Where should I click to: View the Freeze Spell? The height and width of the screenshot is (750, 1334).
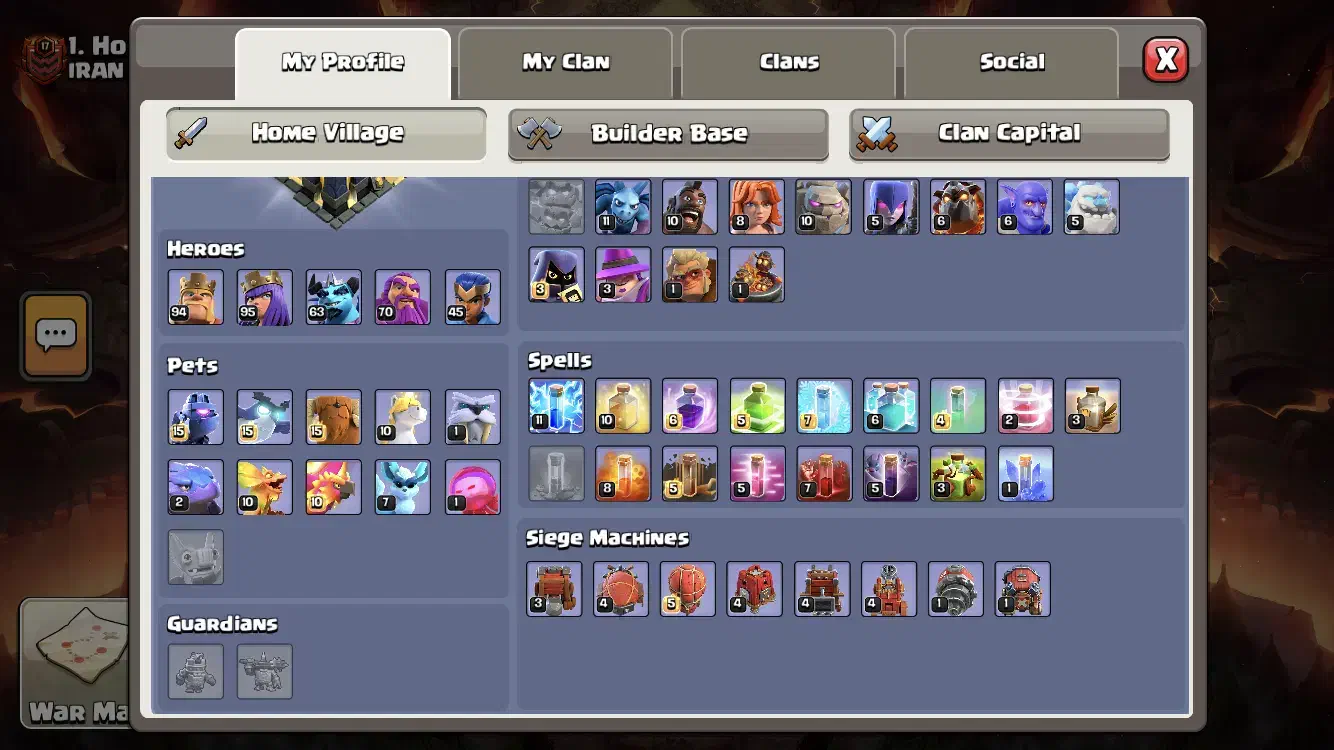pos(824,406)
